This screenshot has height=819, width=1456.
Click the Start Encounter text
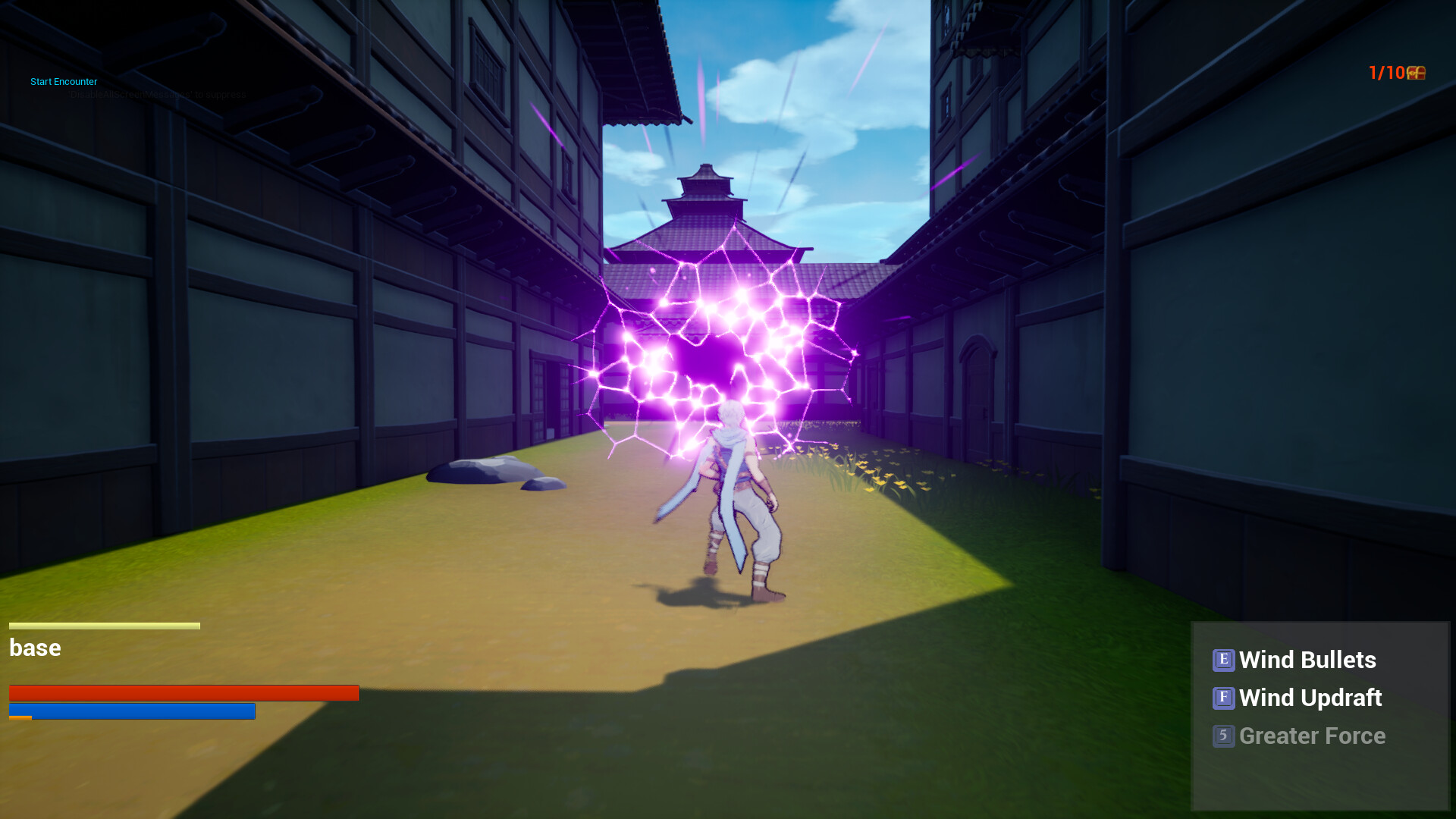point(63,81)
